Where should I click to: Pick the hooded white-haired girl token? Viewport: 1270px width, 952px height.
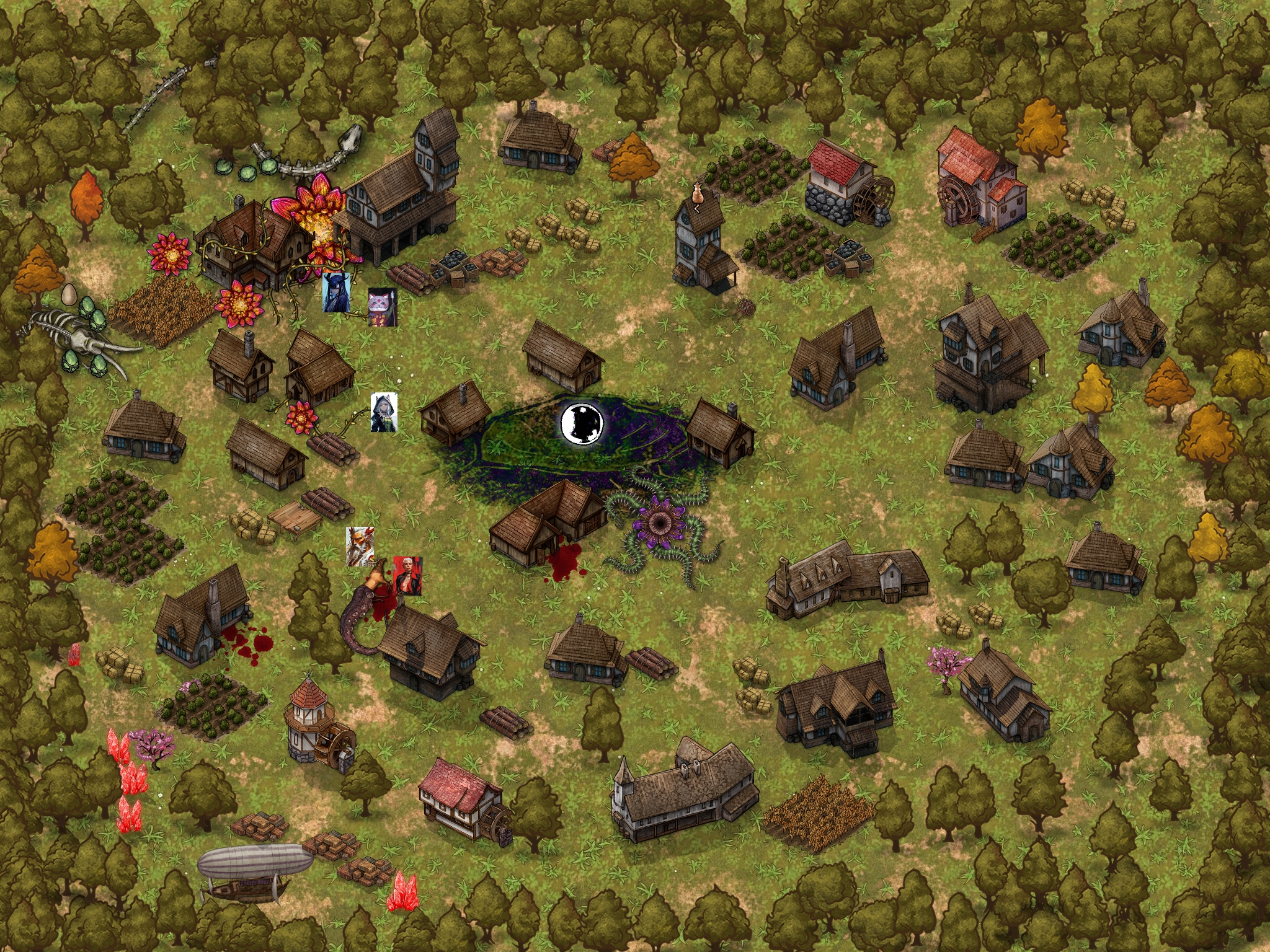point(384,413)
